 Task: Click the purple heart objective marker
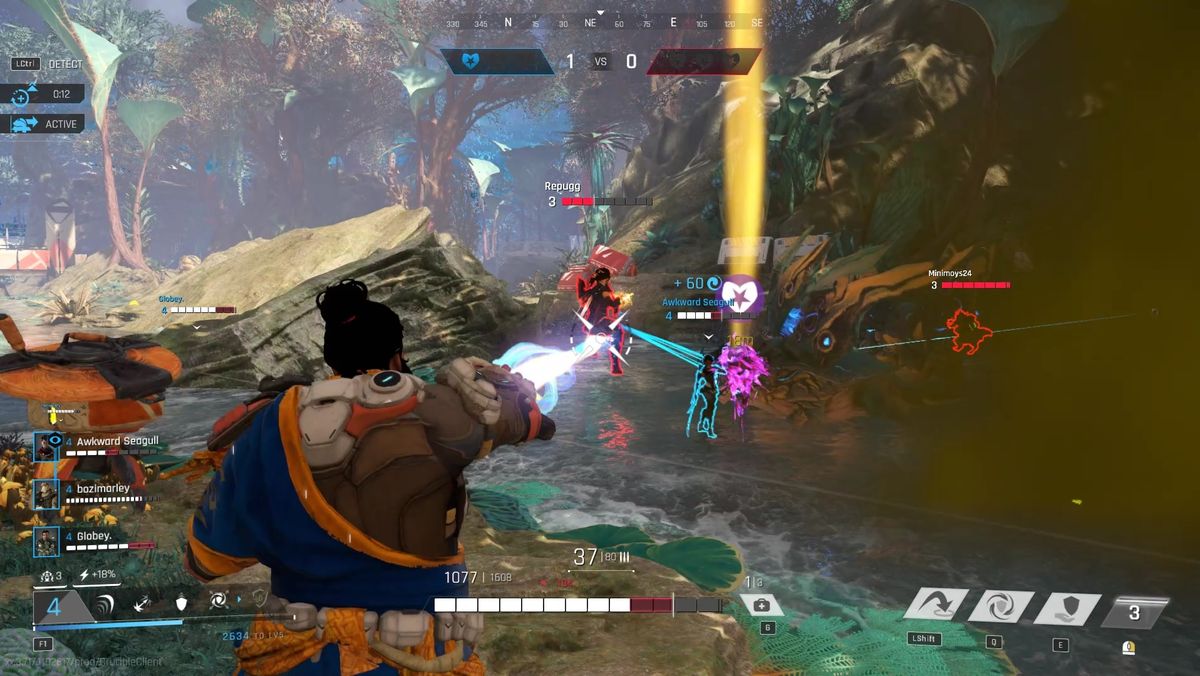741,296
